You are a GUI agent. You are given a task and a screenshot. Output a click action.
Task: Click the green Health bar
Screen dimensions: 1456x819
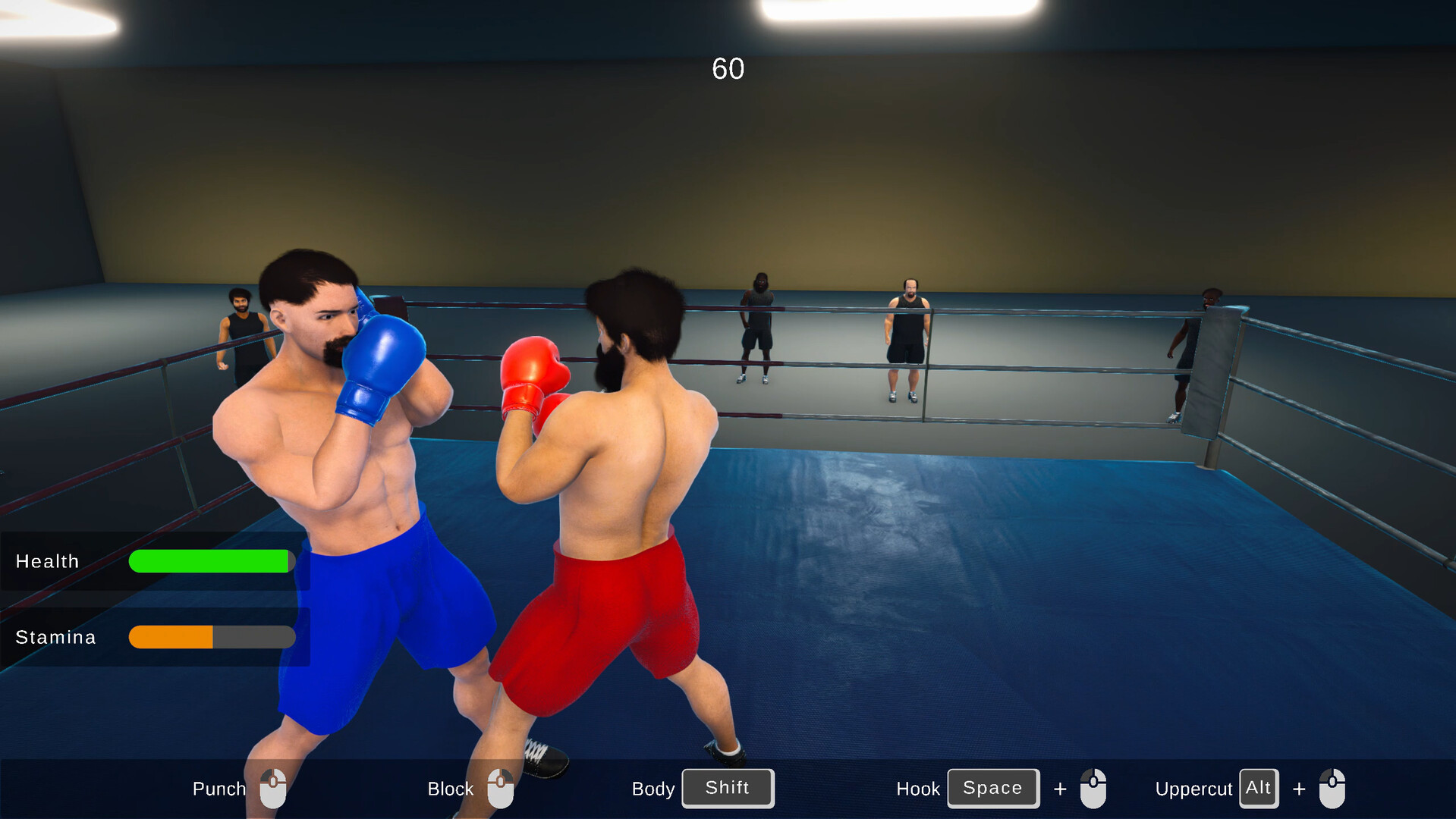pyautogui.click(x=211, y=561)
